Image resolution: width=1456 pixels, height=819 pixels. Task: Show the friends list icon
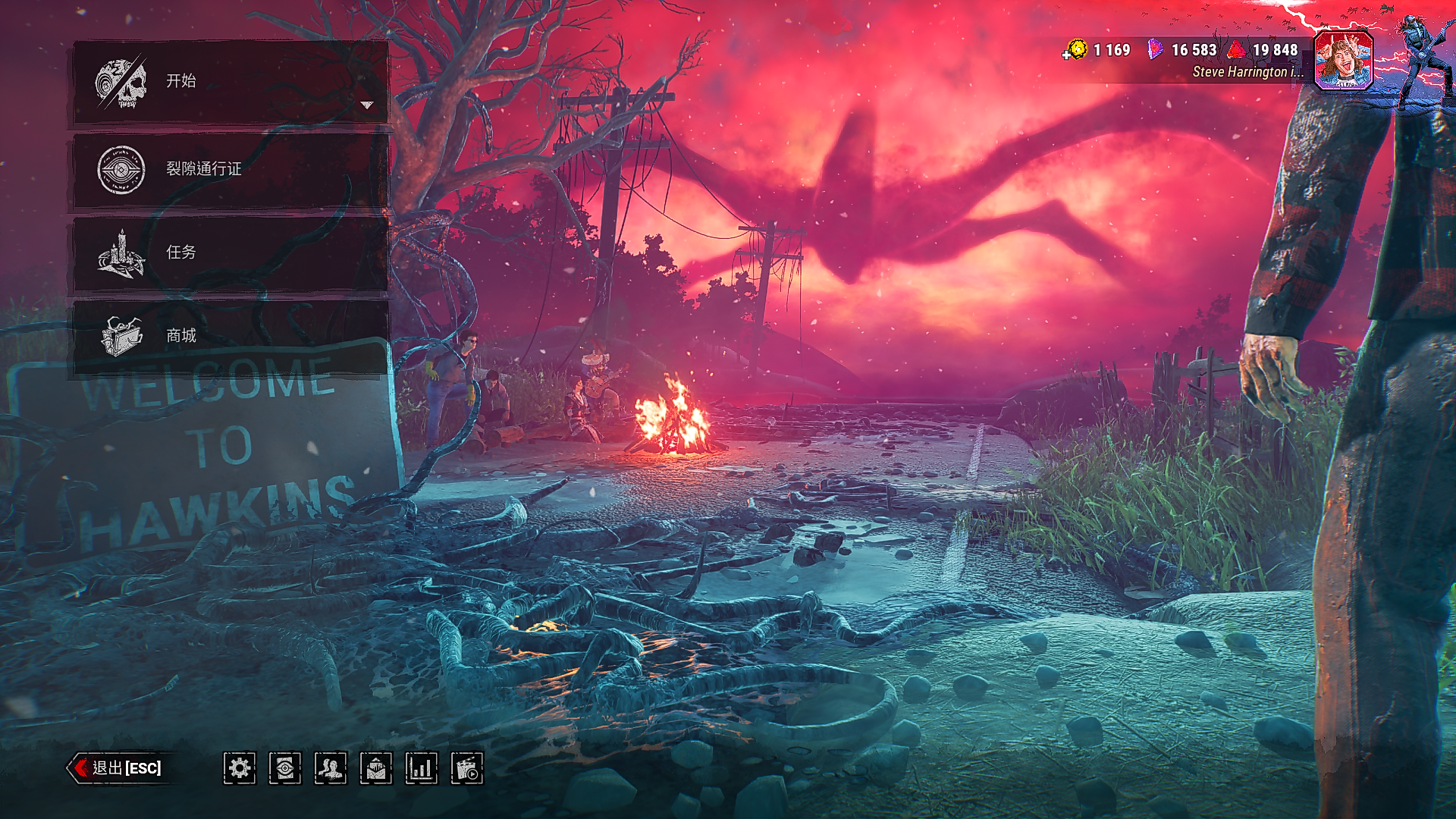click(x=331, y=768)
